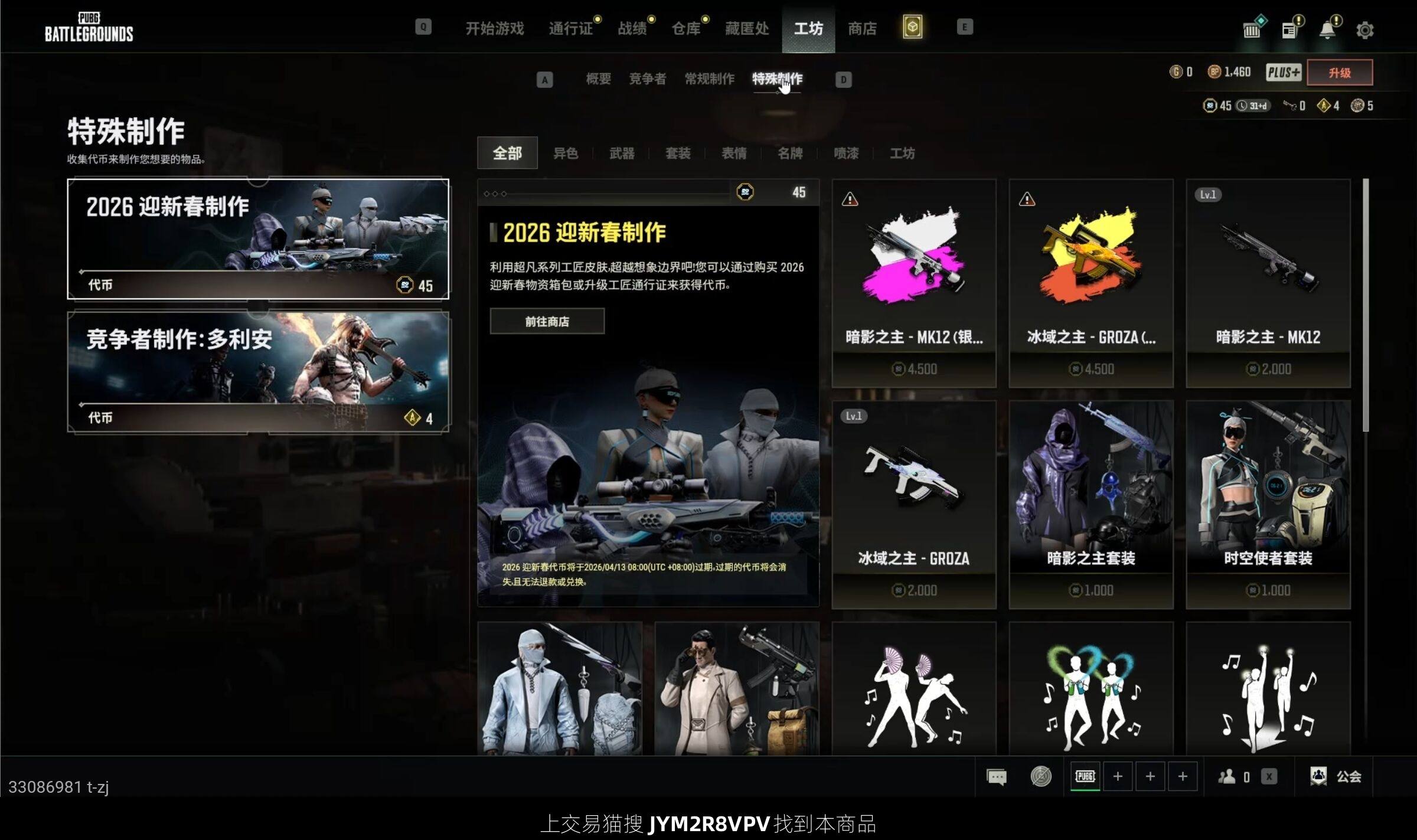Choose the 竞争者制作:多利安 crafting banner
The image size is (1417, 840).
[x=258, y=372]
